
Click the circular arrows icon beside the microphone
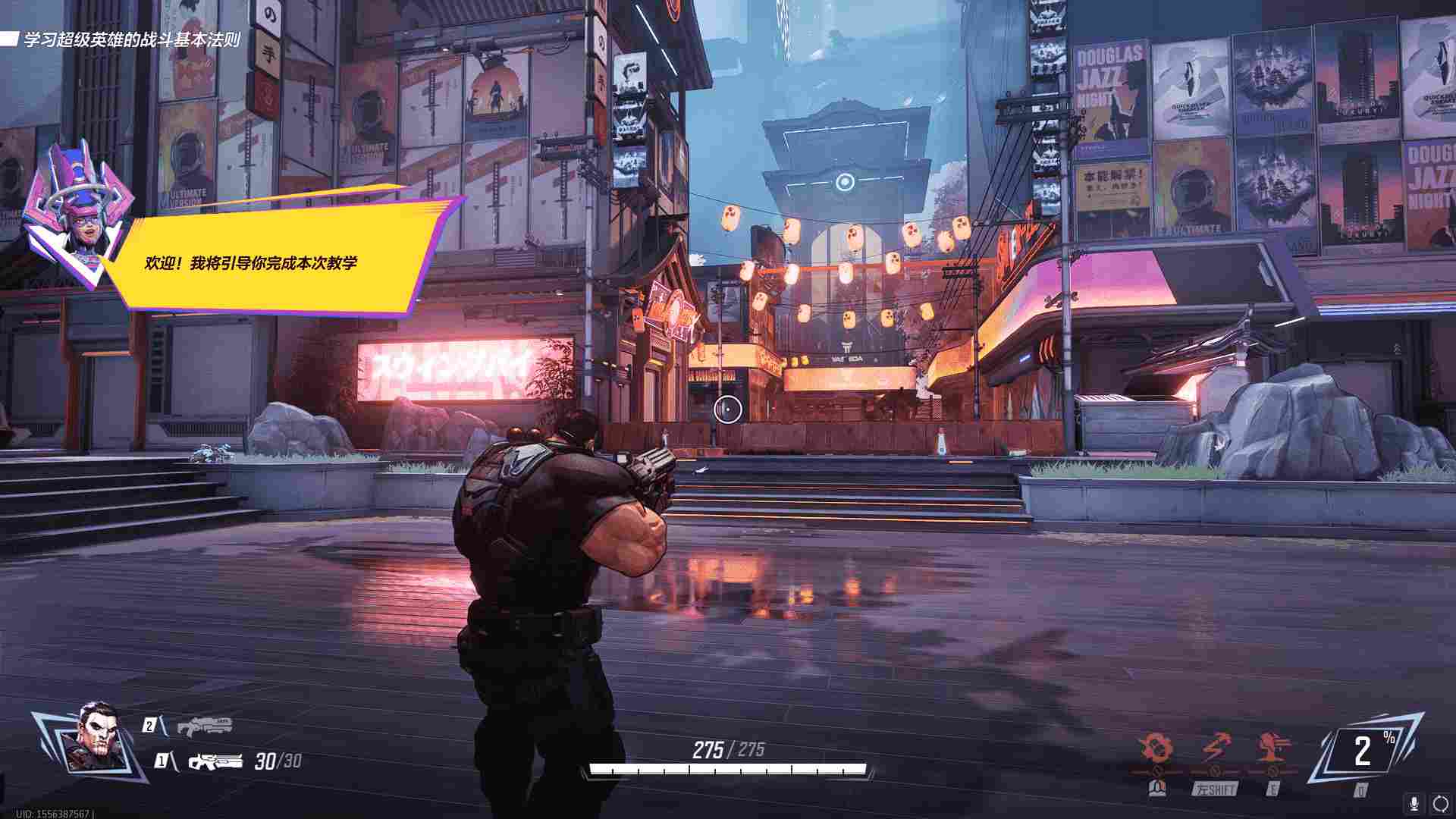pos(1440,803)
